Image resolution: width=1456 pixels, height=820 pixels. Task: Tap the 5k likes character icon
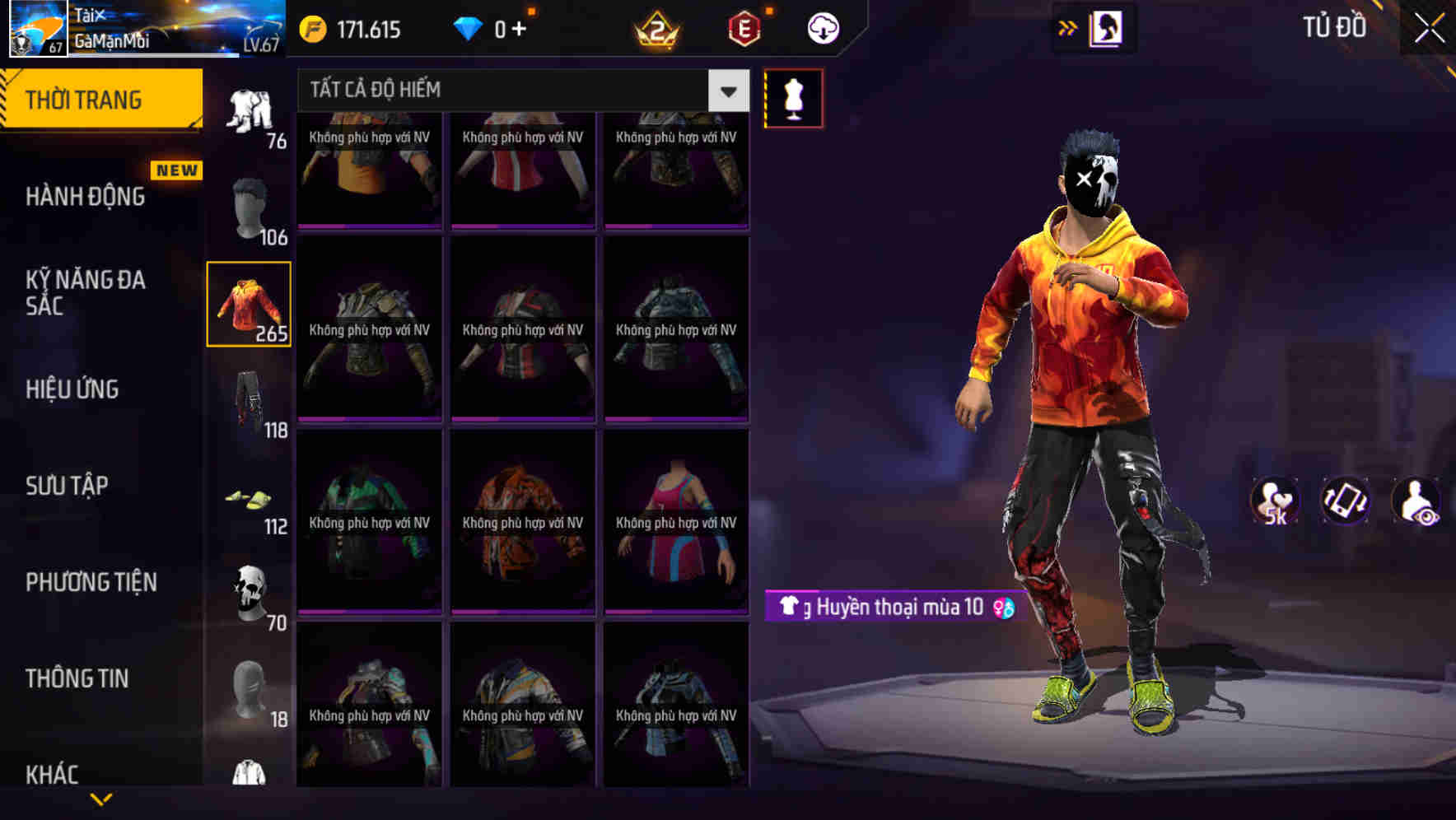coord(1276,501)
